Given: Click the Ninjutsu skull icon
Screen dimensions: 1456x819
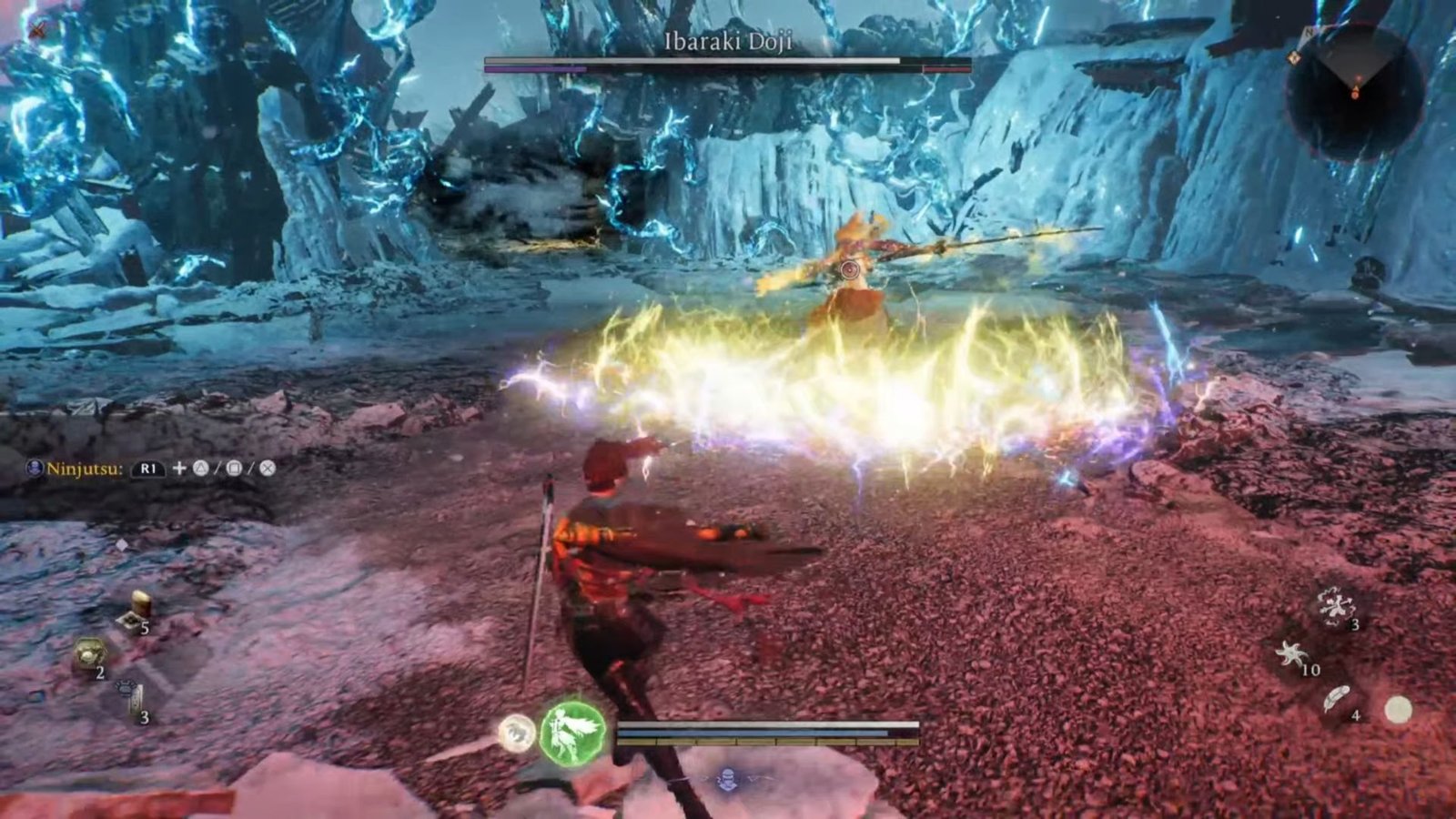Looking at the screenshot, I should (x=35, y=468).
